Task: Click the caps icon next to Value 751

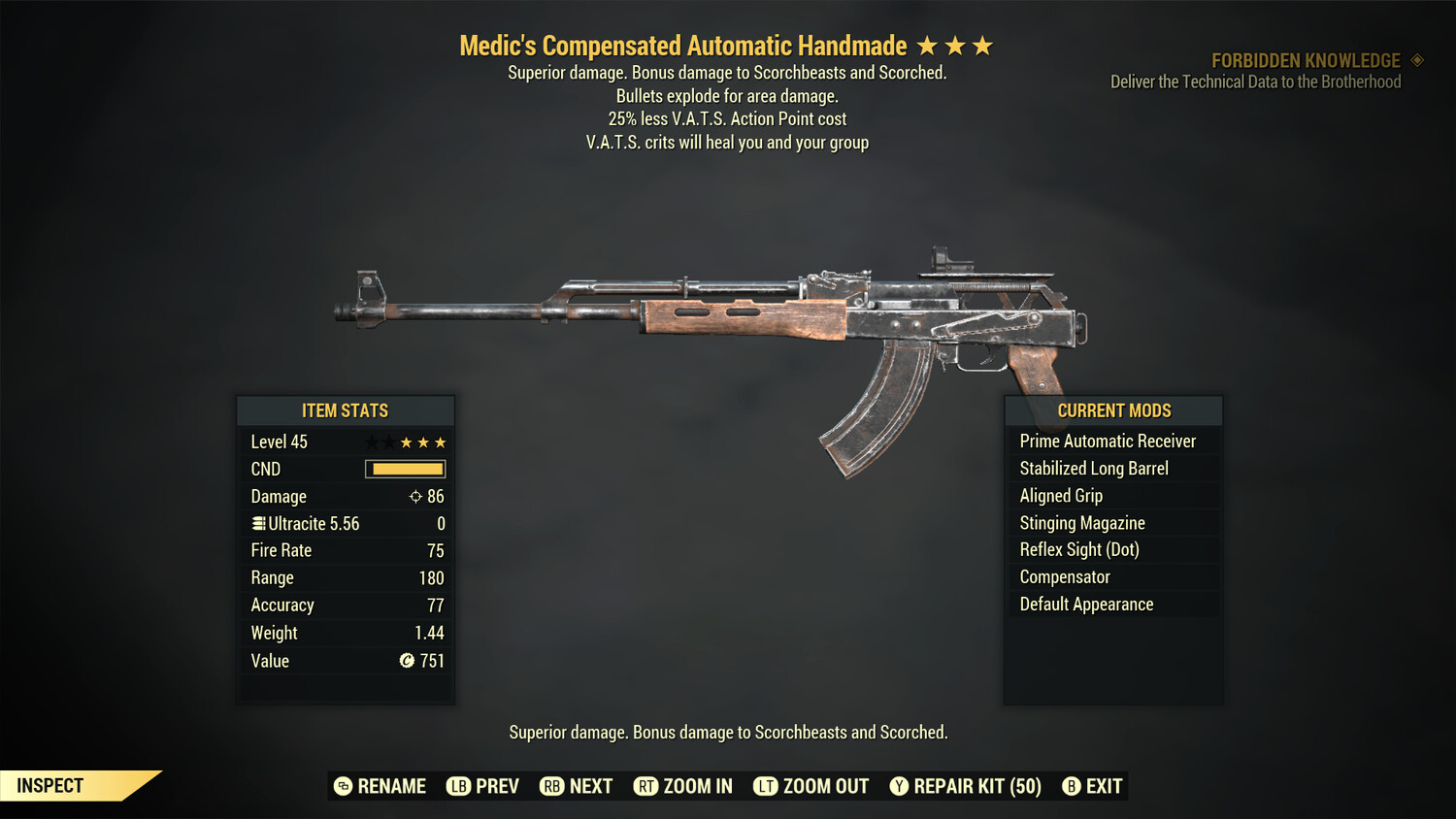Action: click(408, 661)
